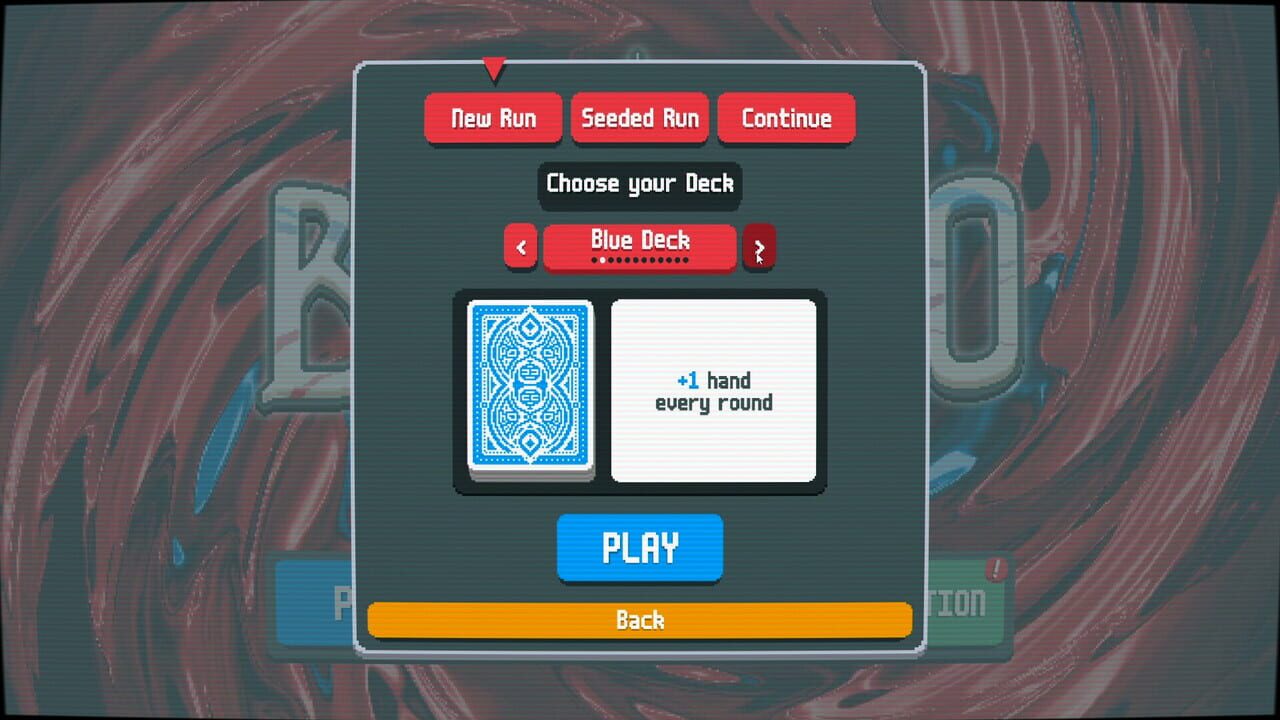Select the first deck indicator dot
The width and height of the screenshot is (1280, 720).
coord(594,260)
